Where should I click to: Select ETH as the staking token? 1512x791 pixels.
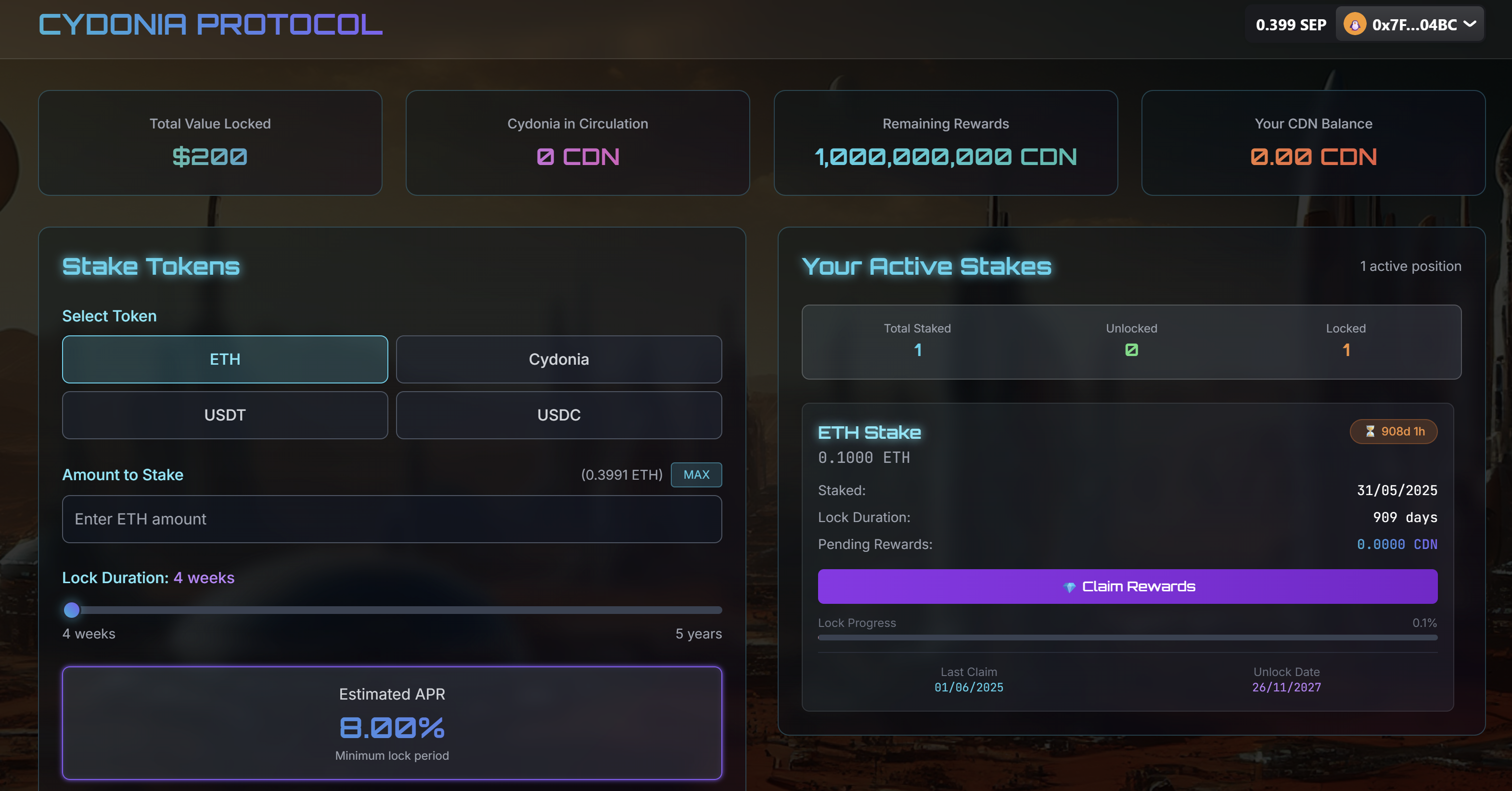pyautogui.click(x=225, y=359)
